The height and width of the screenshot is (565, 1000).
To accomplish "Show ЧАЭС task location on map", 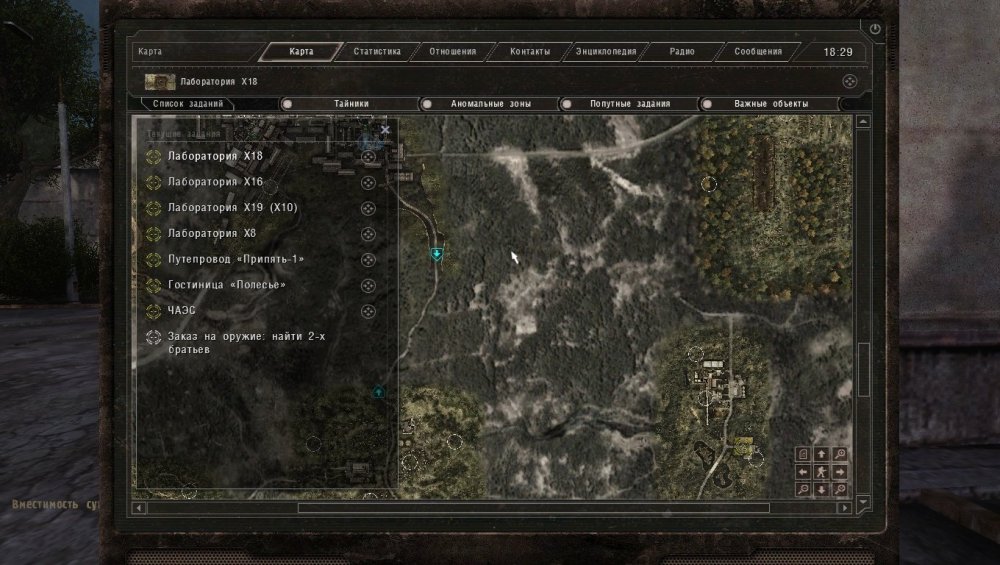I will (x=368, y=311).
